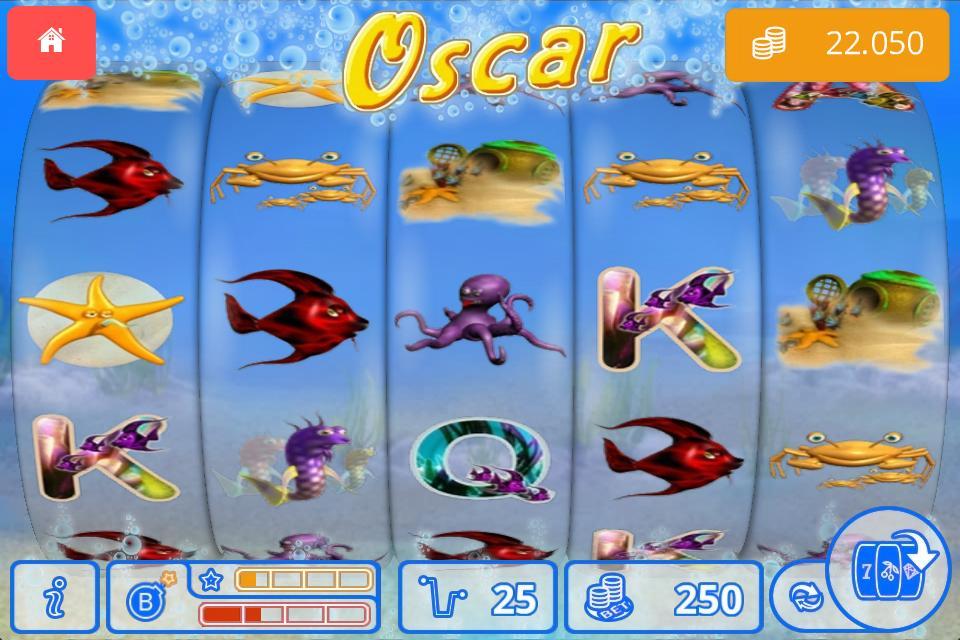
Task: Open the info paytable button
Action: (55, 597)
